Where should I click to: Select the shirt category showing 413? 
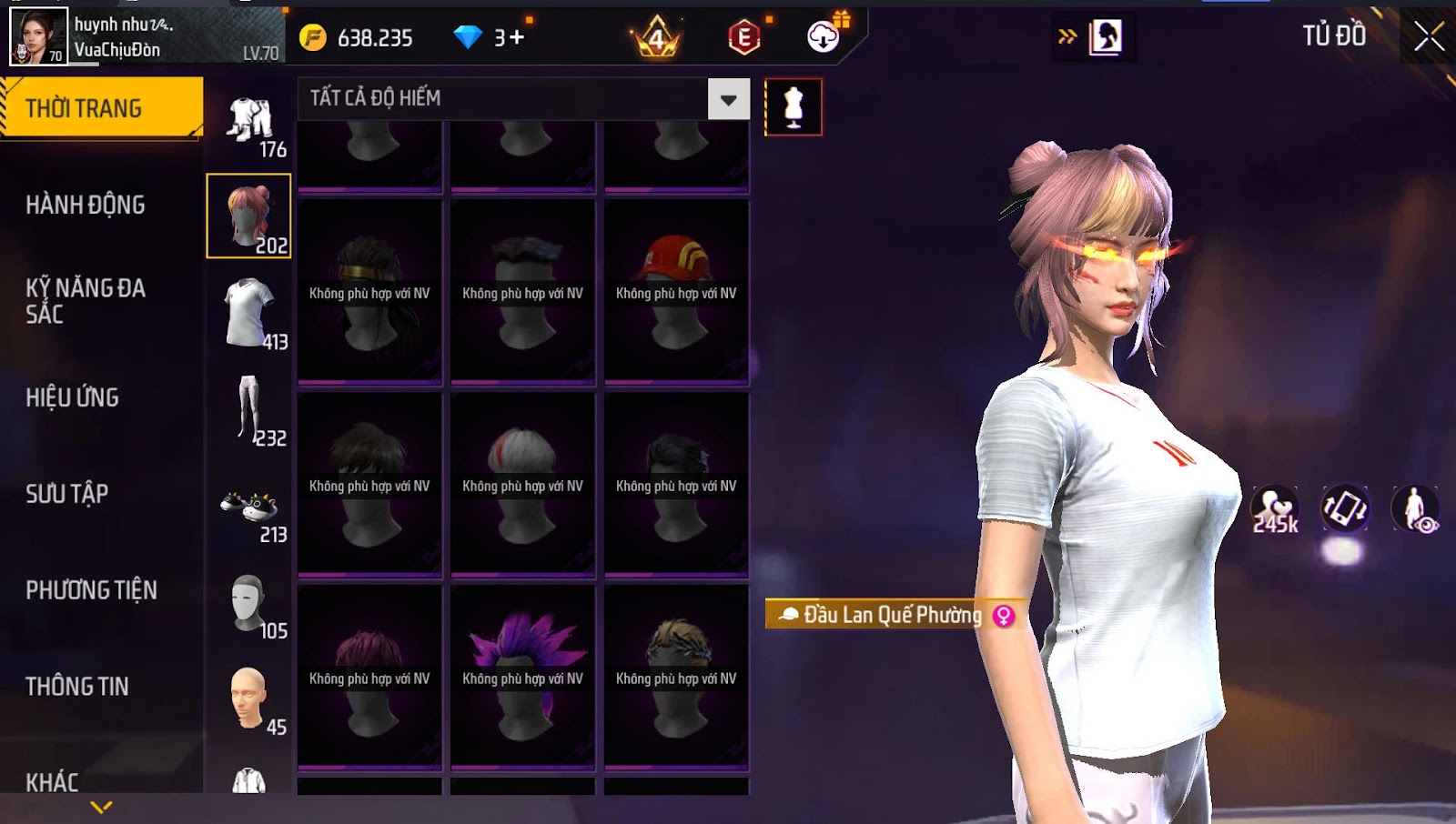(x=249, y=313)
